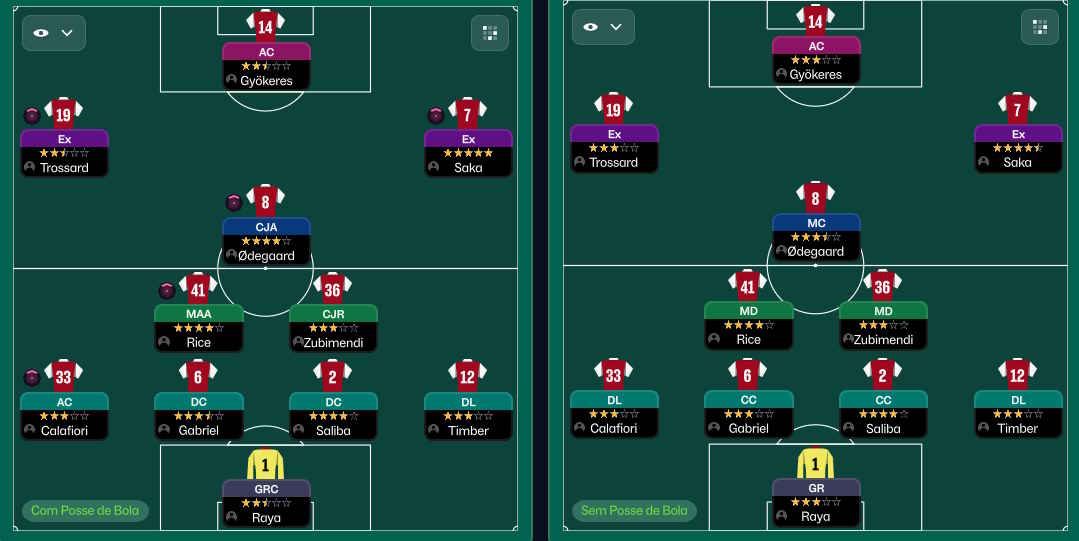Select Calafiori's AC role card

[64, 416]
